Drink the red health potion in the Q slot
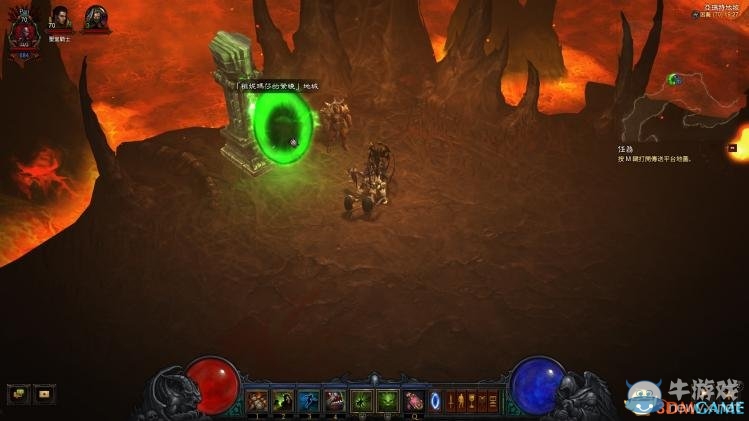 (413, 401)
